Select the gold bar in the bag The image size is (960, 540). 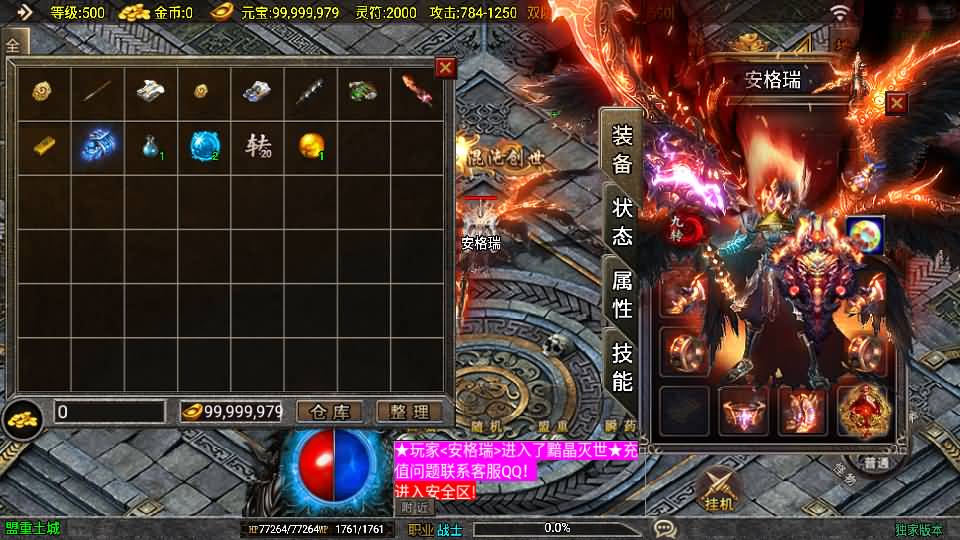tap(43, 146)
